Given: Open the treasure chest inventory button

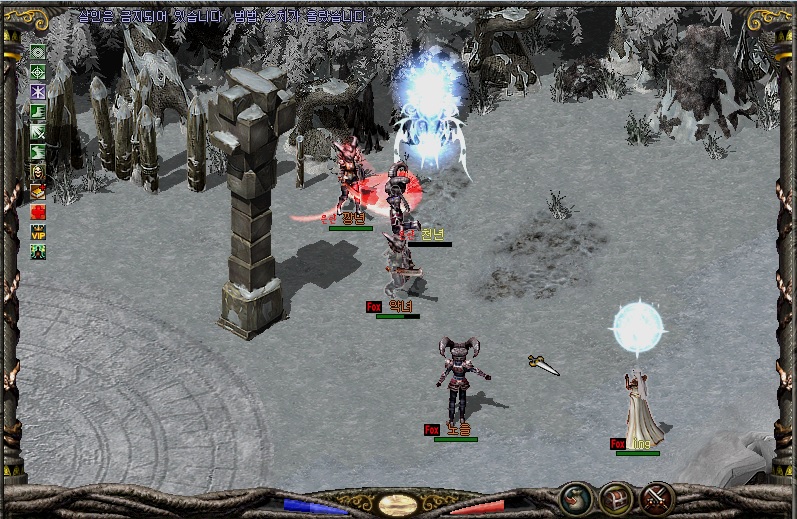Looking at the screenshot, I should [615, 497].
